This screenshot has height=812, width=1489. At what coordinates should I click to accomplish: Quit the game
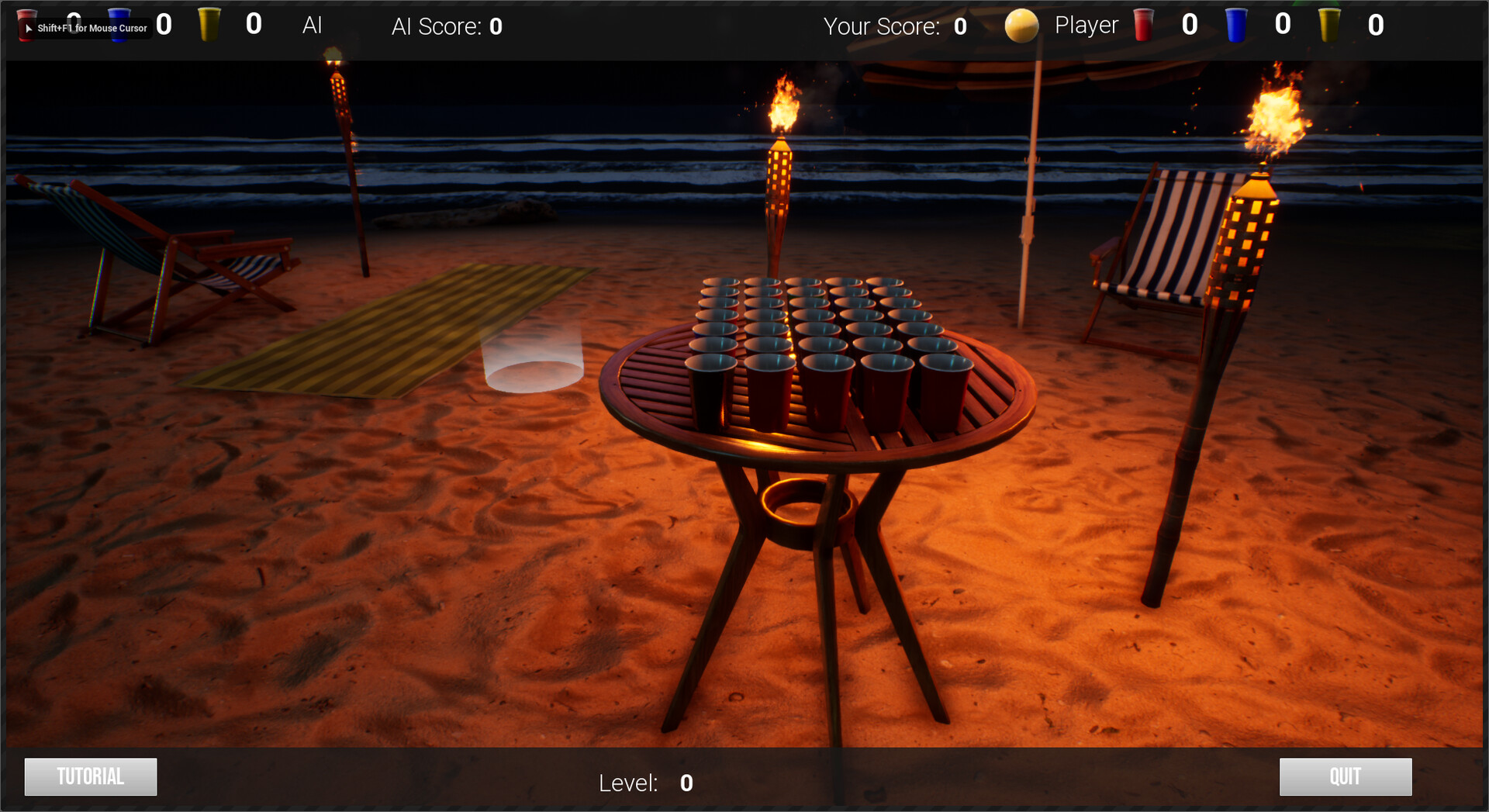click(1345, 776)
